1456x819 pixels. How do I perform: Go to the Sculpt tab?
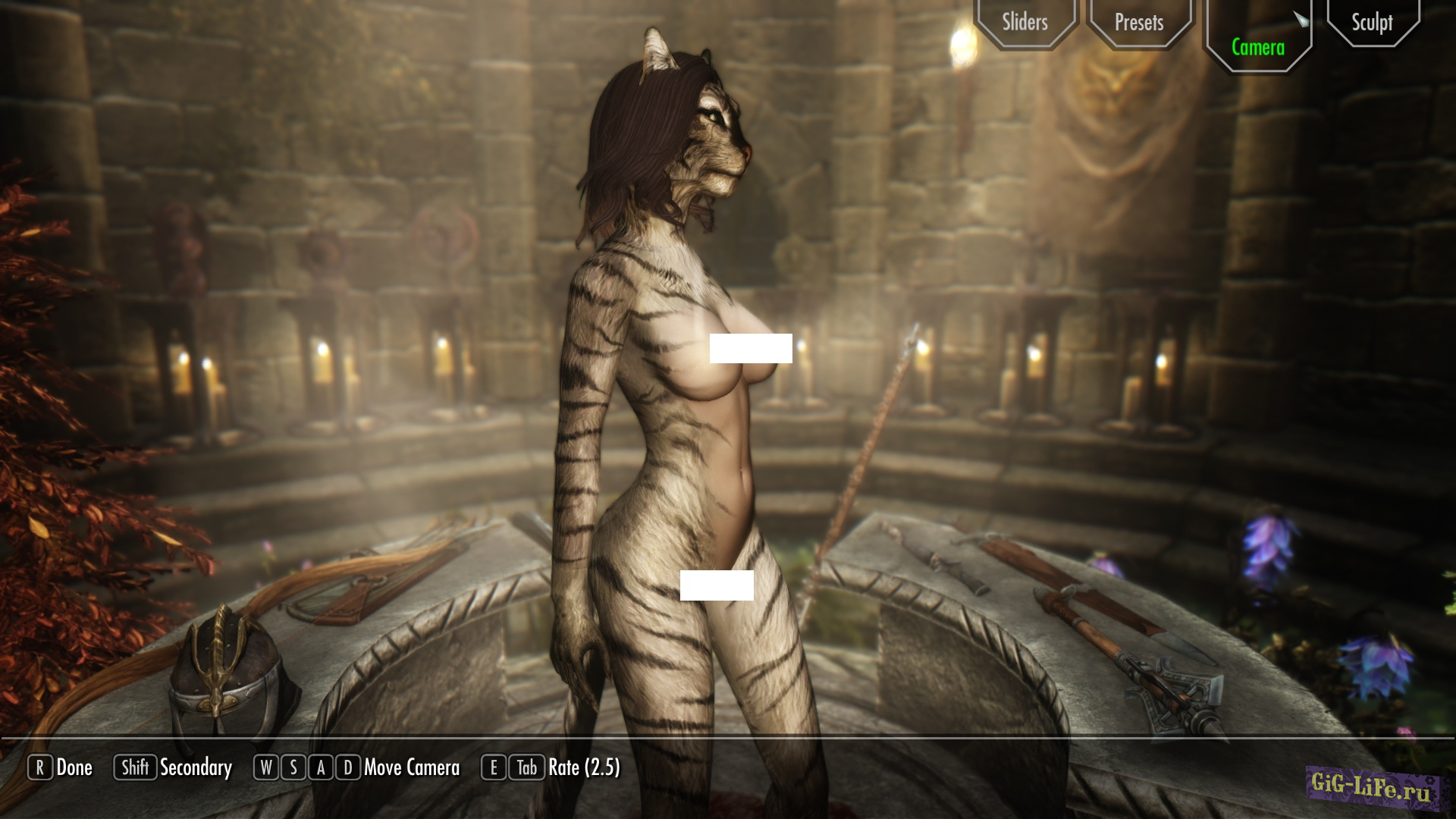[x=1372, y=23]
